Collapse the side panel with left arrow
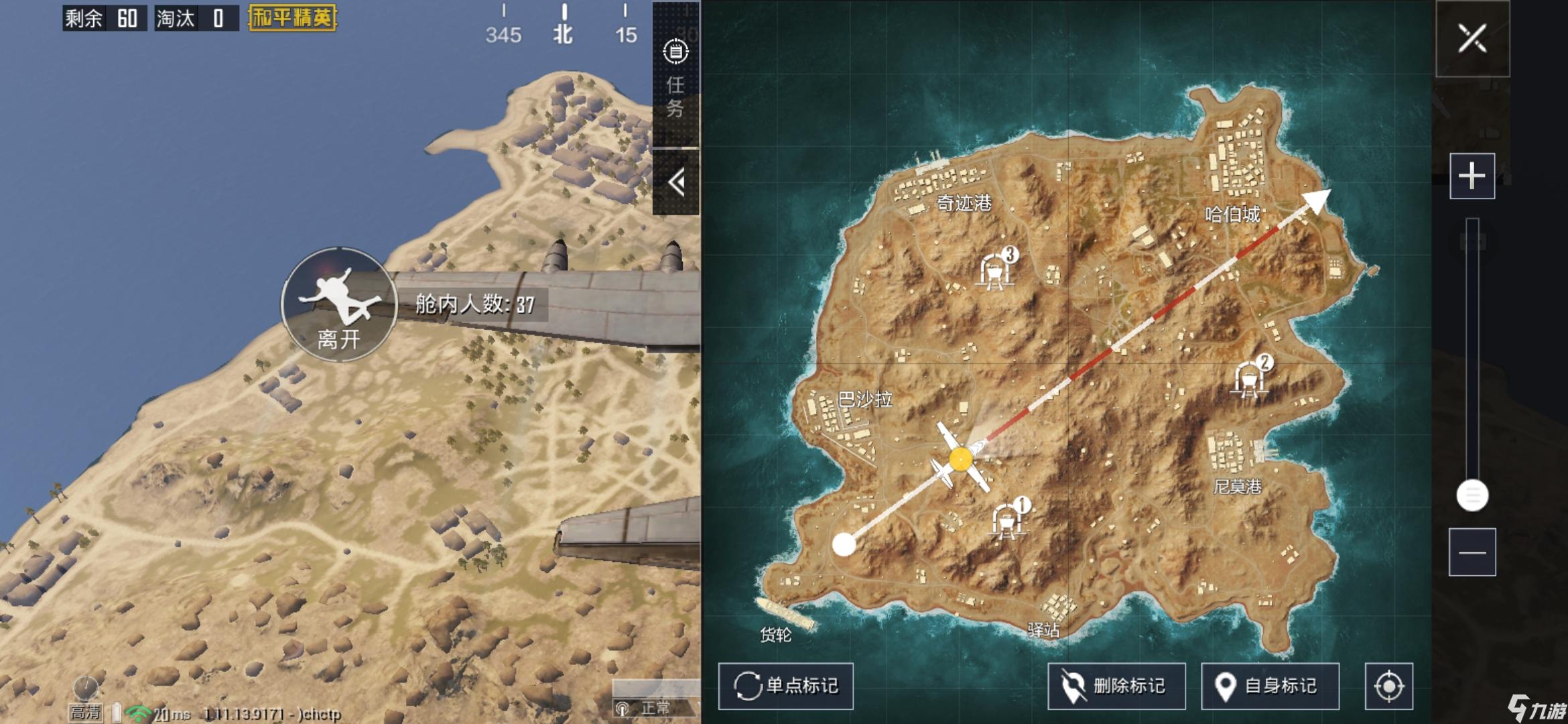 (676, 182)
